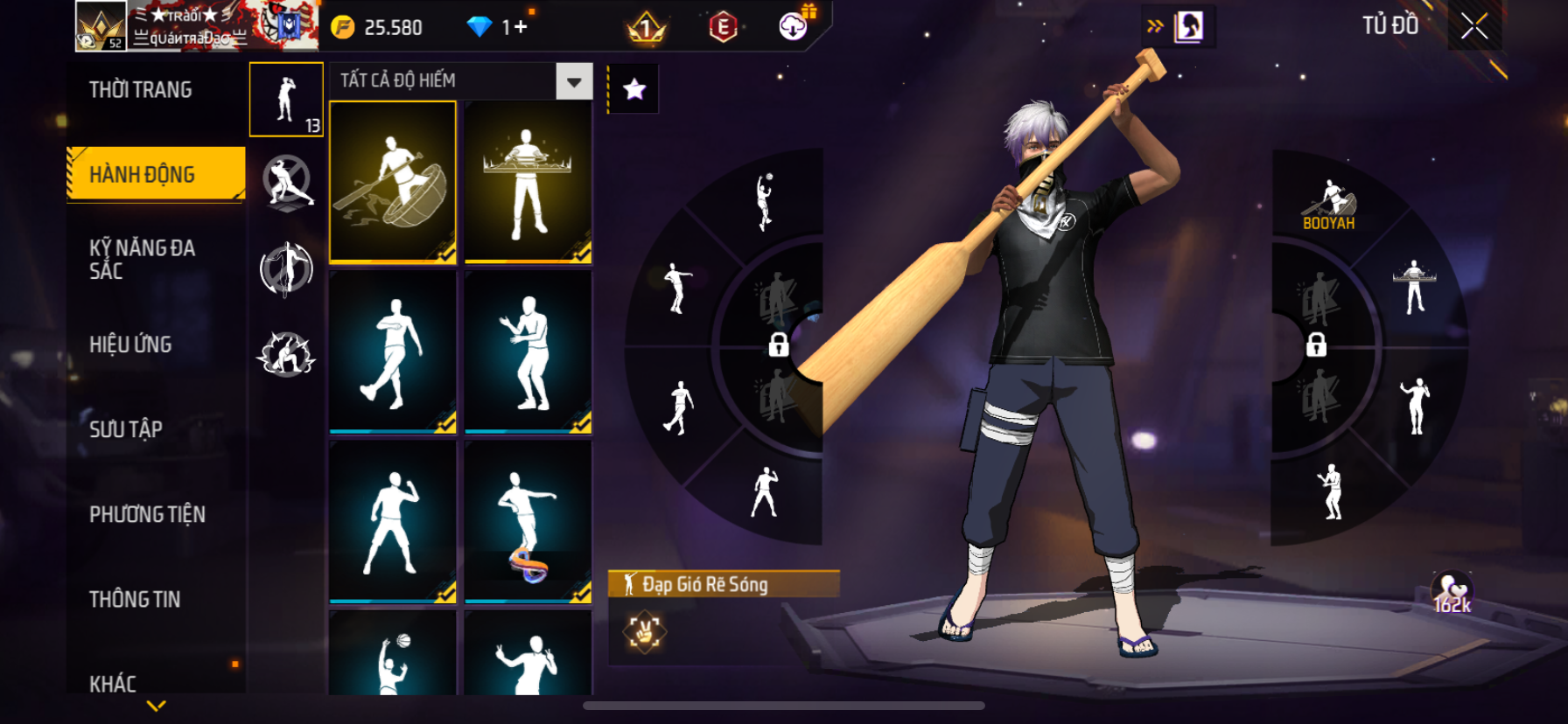This screenshot has width=1568, height=724.
Task: Open the Thời Trang category
Action: [141, 90]
